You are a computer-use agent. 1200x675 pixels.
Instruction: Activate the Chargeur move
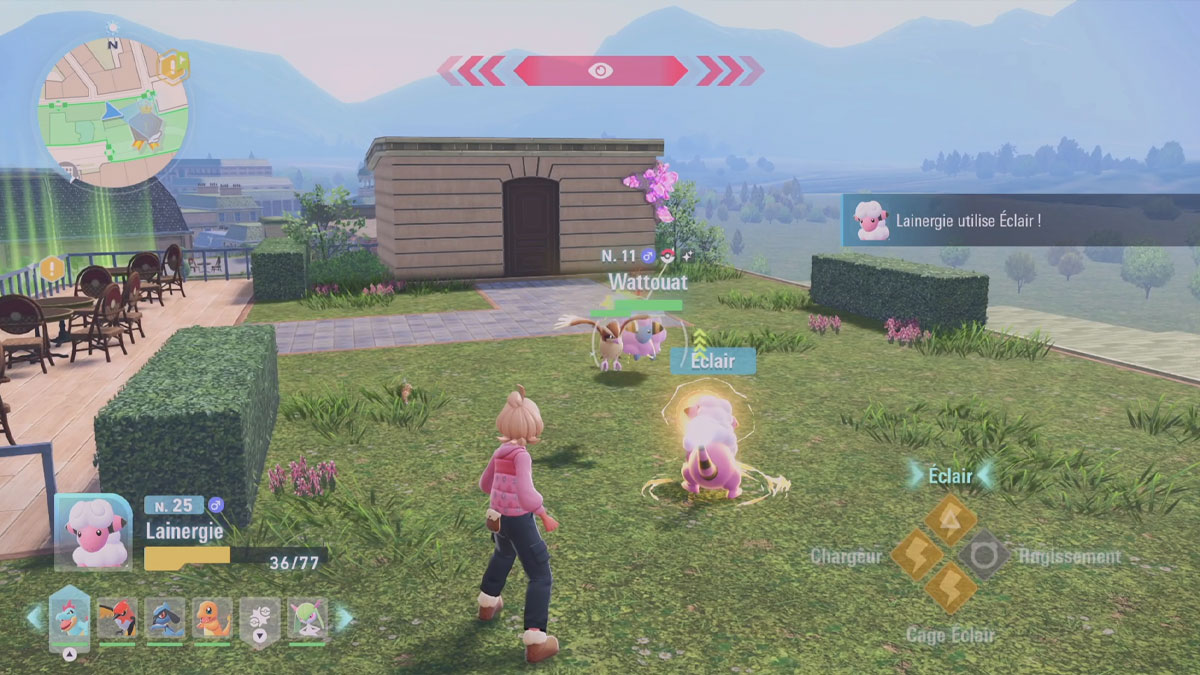tap(915, 555)
